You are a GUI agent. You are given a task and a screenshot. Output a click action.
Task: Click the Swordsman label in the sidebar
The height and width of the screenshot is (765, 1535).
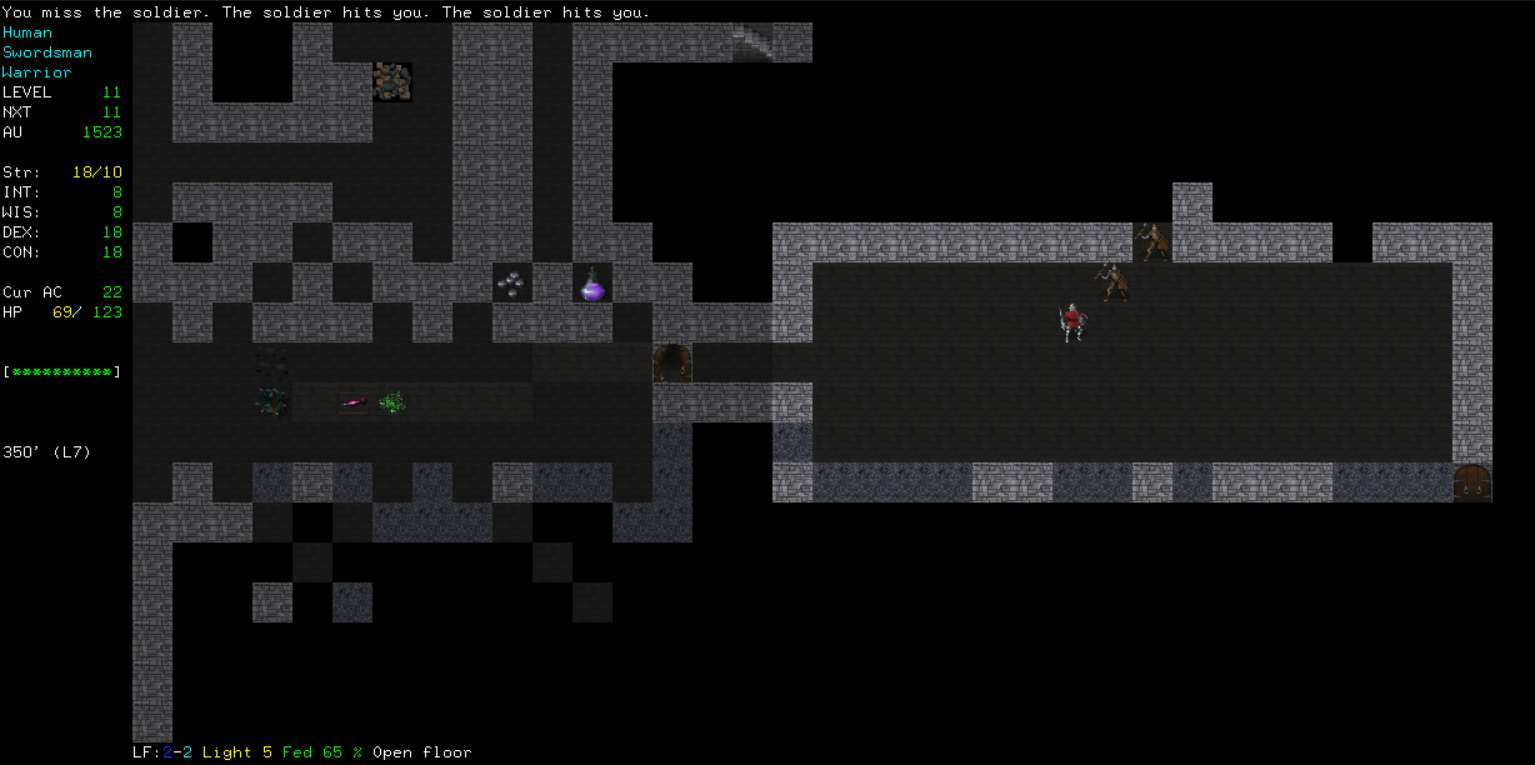point(48,52)
